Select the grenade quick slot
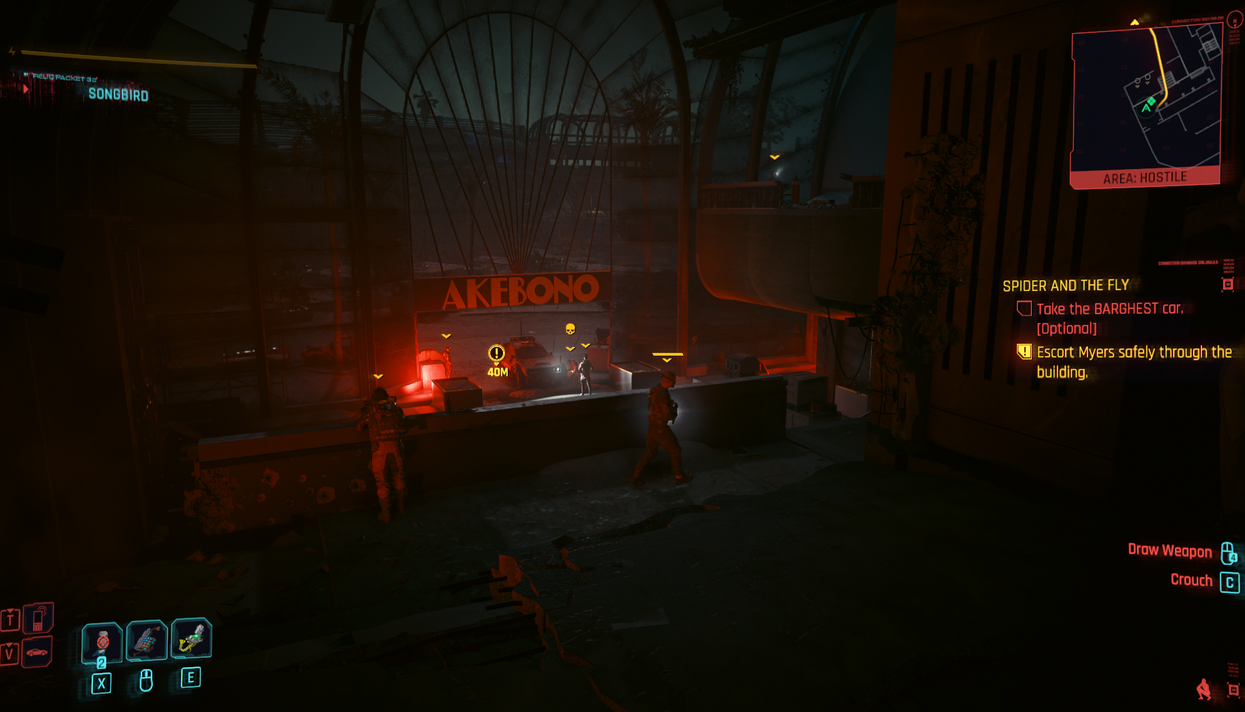This screenshot has width=1245, height=712. pos(102,642)
